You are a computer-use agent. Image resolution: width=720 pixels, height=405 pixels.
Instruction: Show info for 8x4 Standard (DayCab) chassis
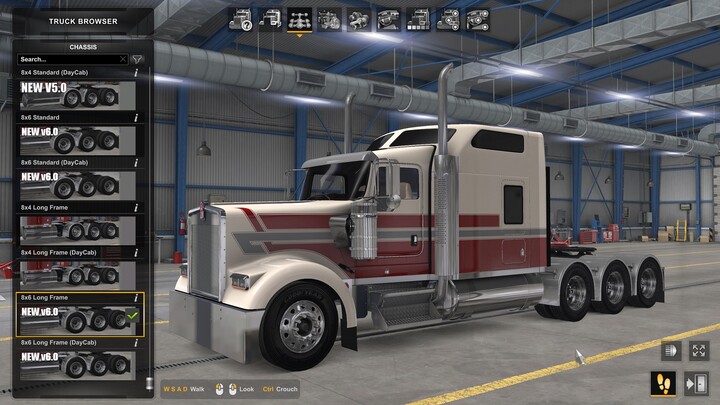pyautogui.click(x=136, y=74)
